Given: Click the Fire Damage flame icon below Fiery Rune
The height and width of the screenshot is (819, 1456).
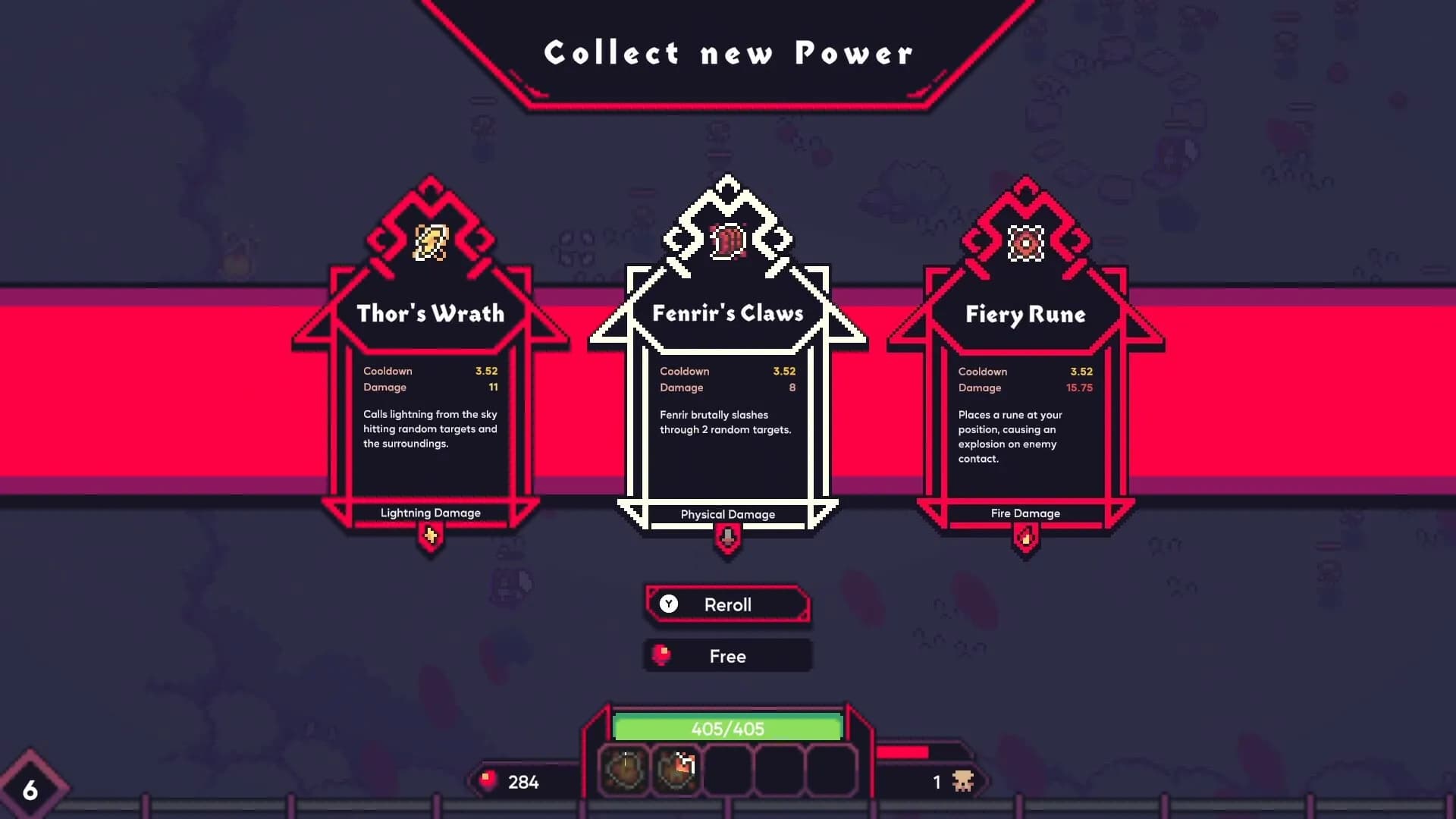Looking at the screenshot, I should [x=1025, y=535].
